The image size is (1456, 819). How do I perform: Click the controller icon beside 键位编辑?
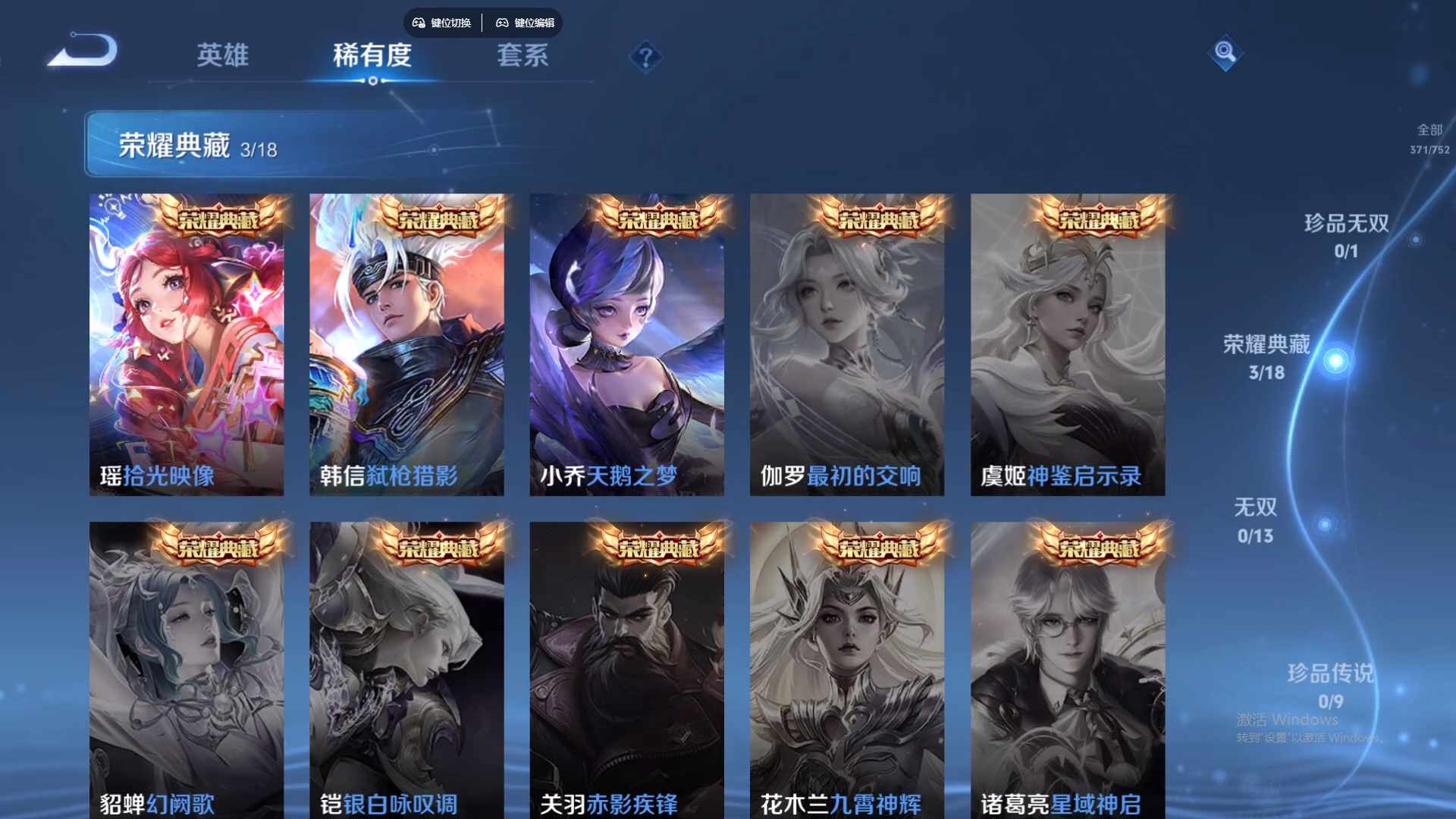503,23
